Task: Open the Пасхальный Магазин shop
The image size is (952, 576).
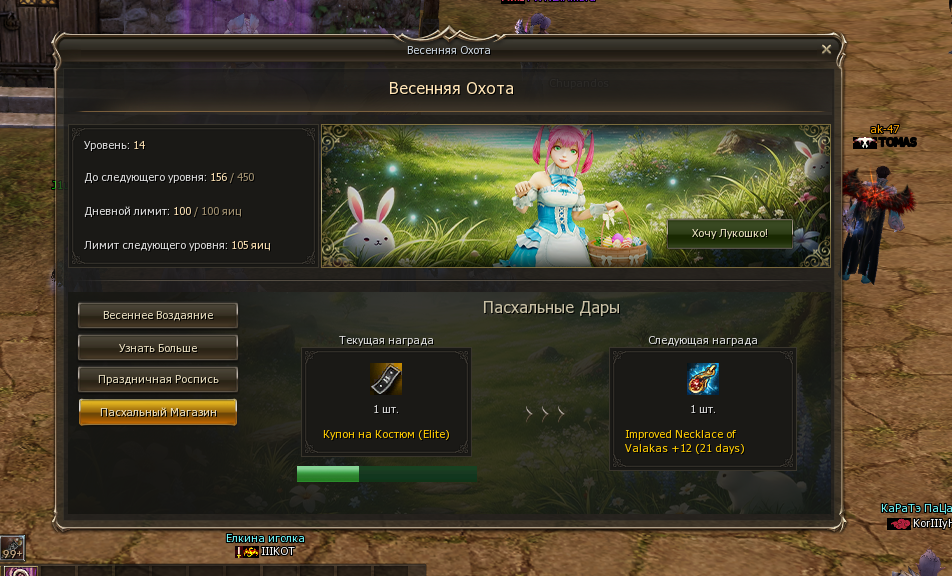Action: pos(158,412)
